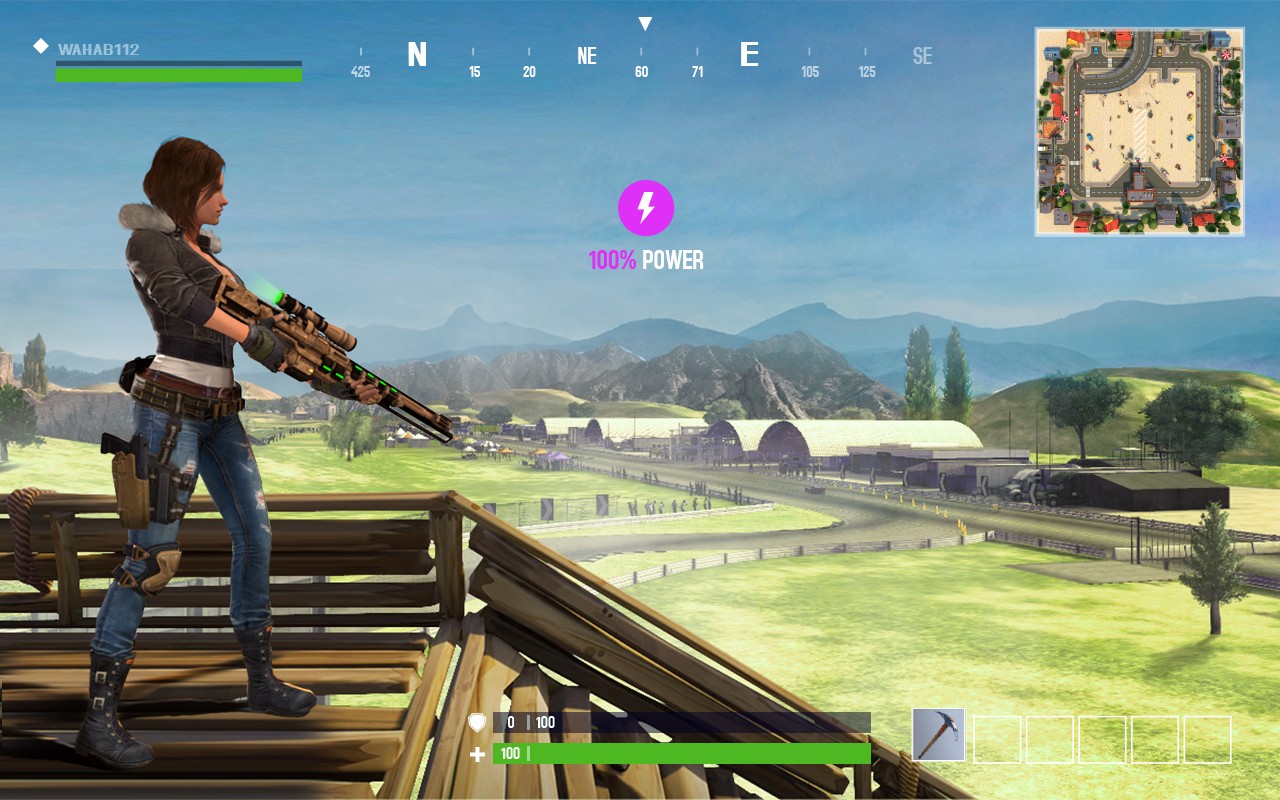
Task: Open the minimap of the town
Action: (x=1139, y=132)
